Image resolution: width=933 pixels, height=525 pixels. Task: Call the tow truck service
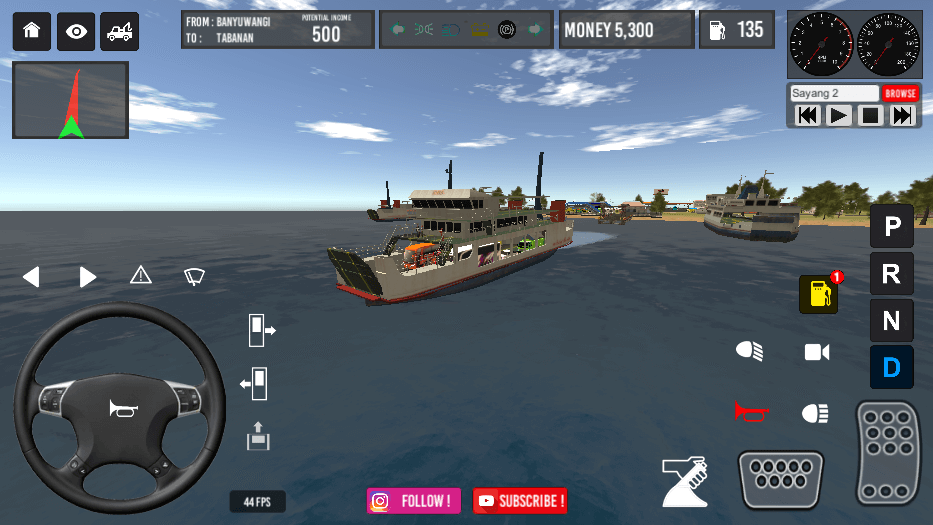point(120,32)
